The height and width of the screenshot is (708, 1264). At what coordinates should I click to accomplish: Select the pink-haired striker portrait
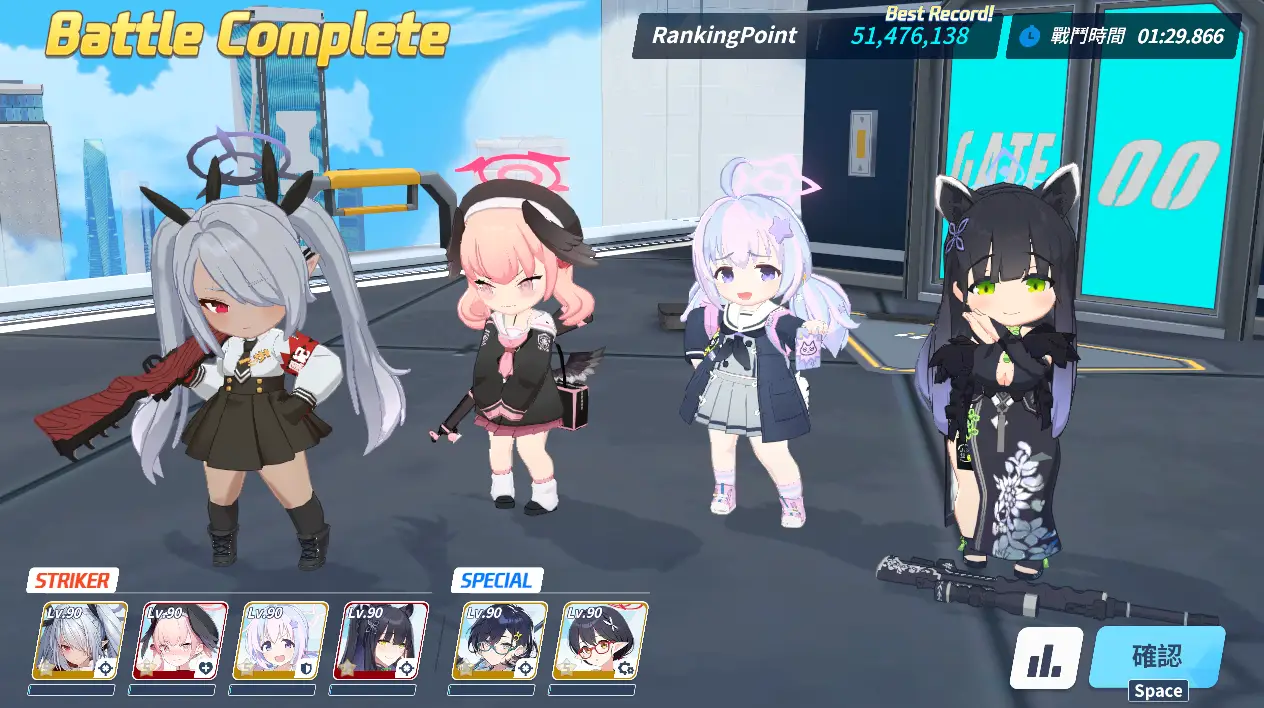coord(180,641)
